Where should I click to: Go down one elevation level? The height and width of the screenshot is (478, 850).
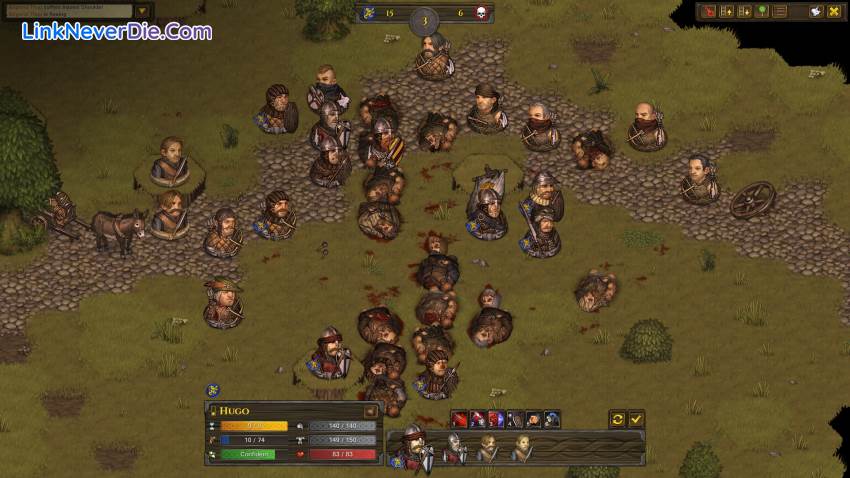744,11
